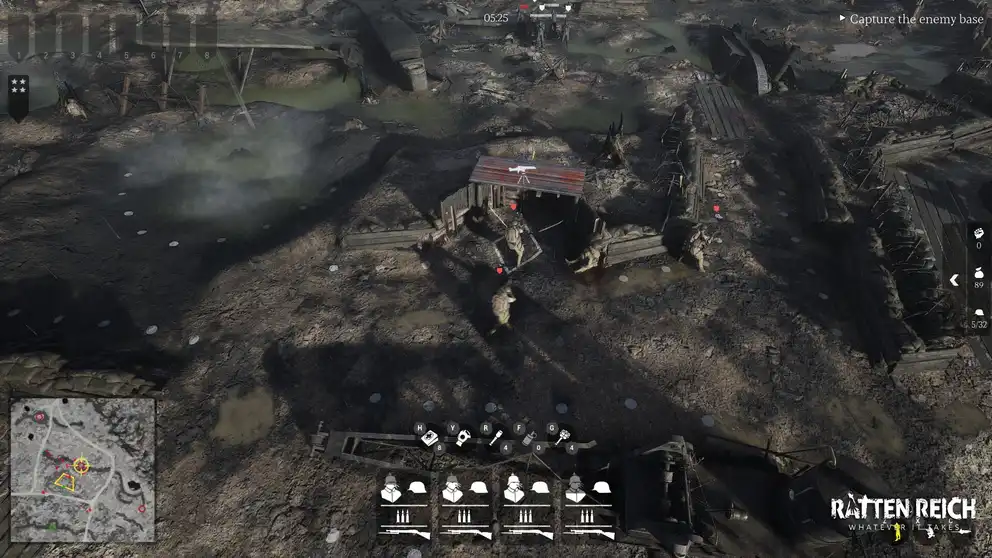Choose the canister grenade ability
The image size is (992, 558).
(529, 439)
